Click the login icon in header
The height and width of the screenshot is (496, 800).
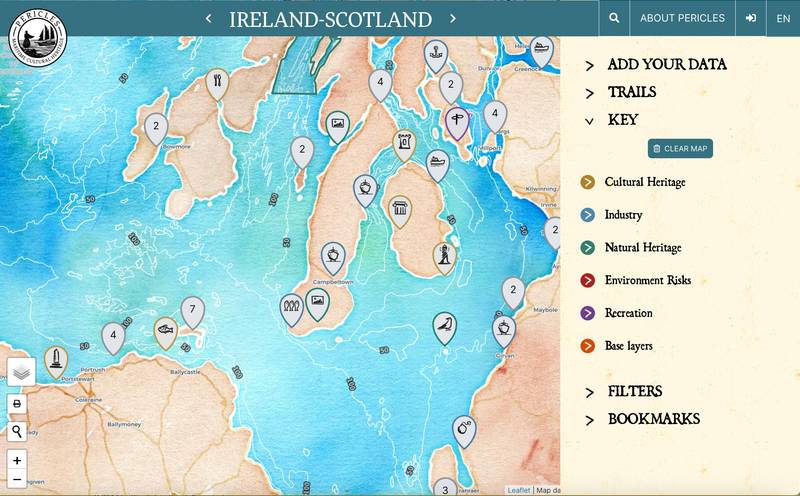click(750, 18)
